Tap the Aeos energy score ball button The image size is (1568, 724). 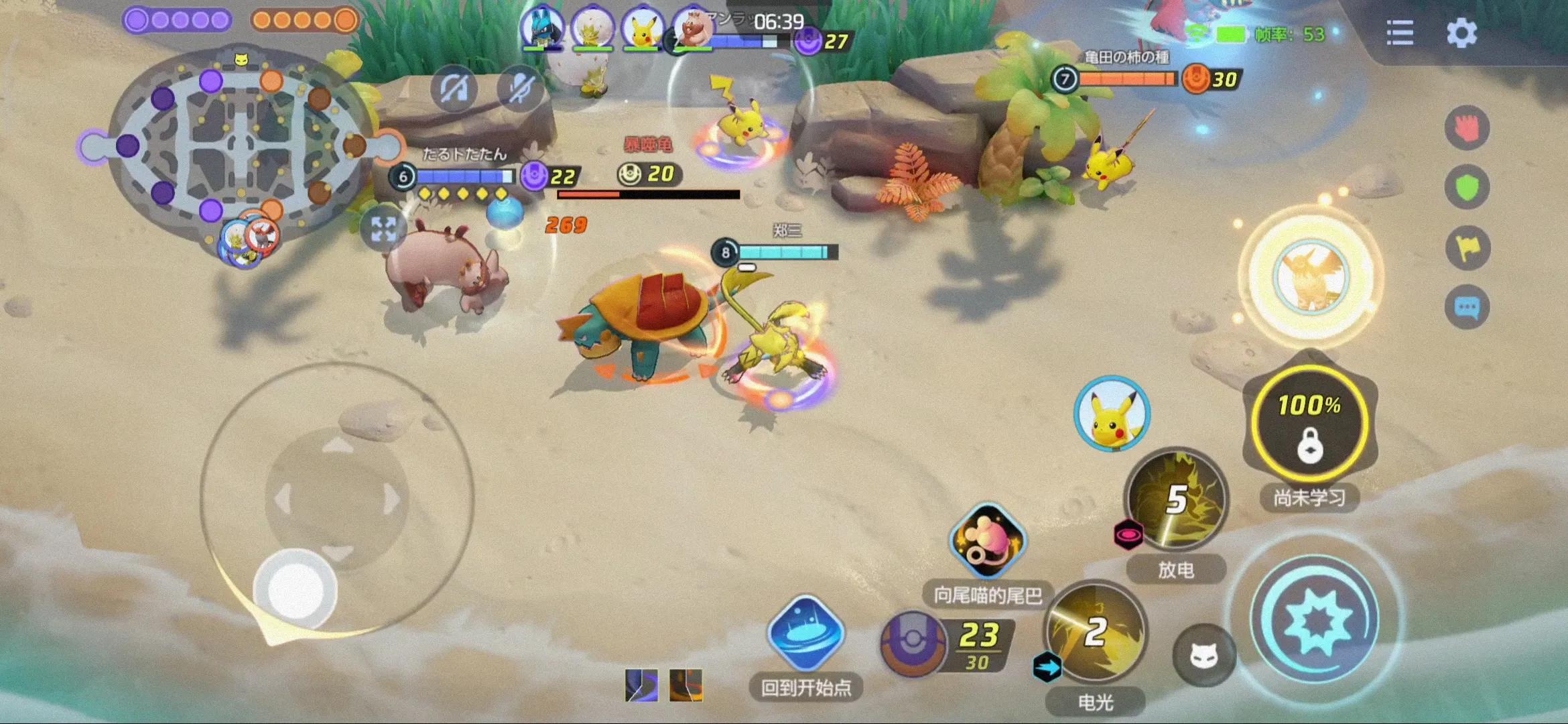coord(913,642)
